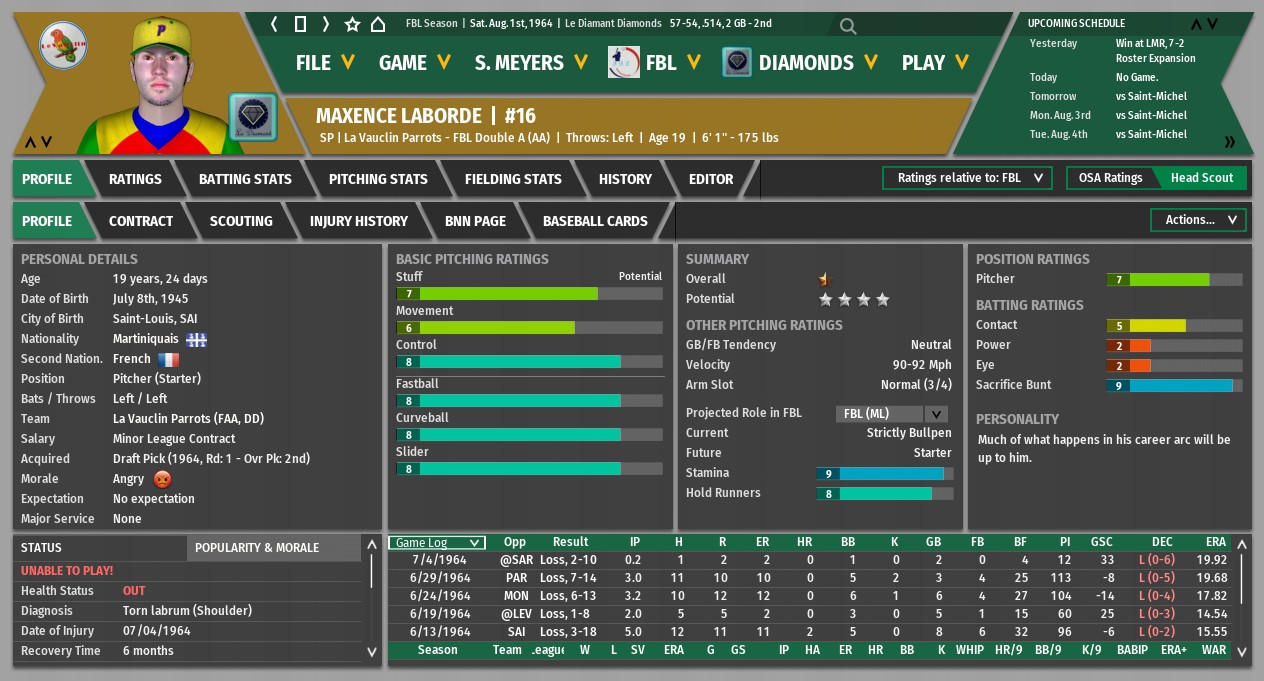Open the Actions dropdown
The height and width of the screenshot is (681, 1264).
click(x=1199, y=220)
